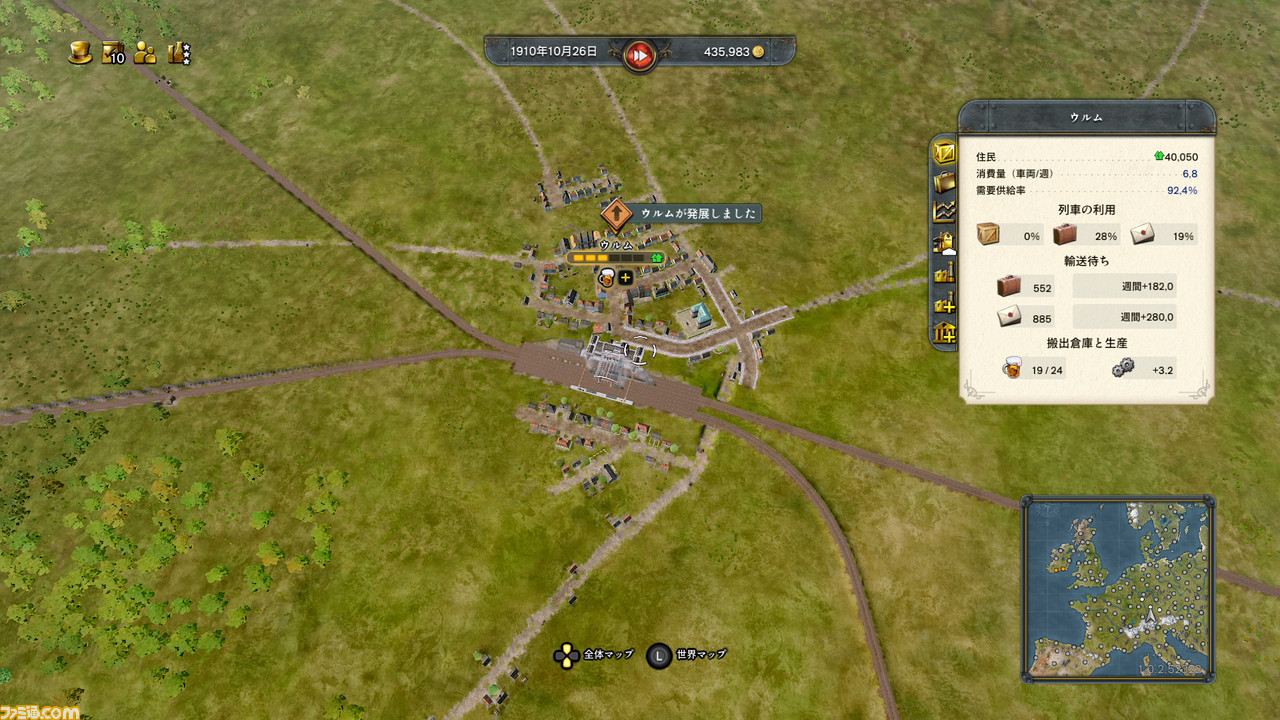
Task: Open the gold top hat menu
Action: point(80,52)
